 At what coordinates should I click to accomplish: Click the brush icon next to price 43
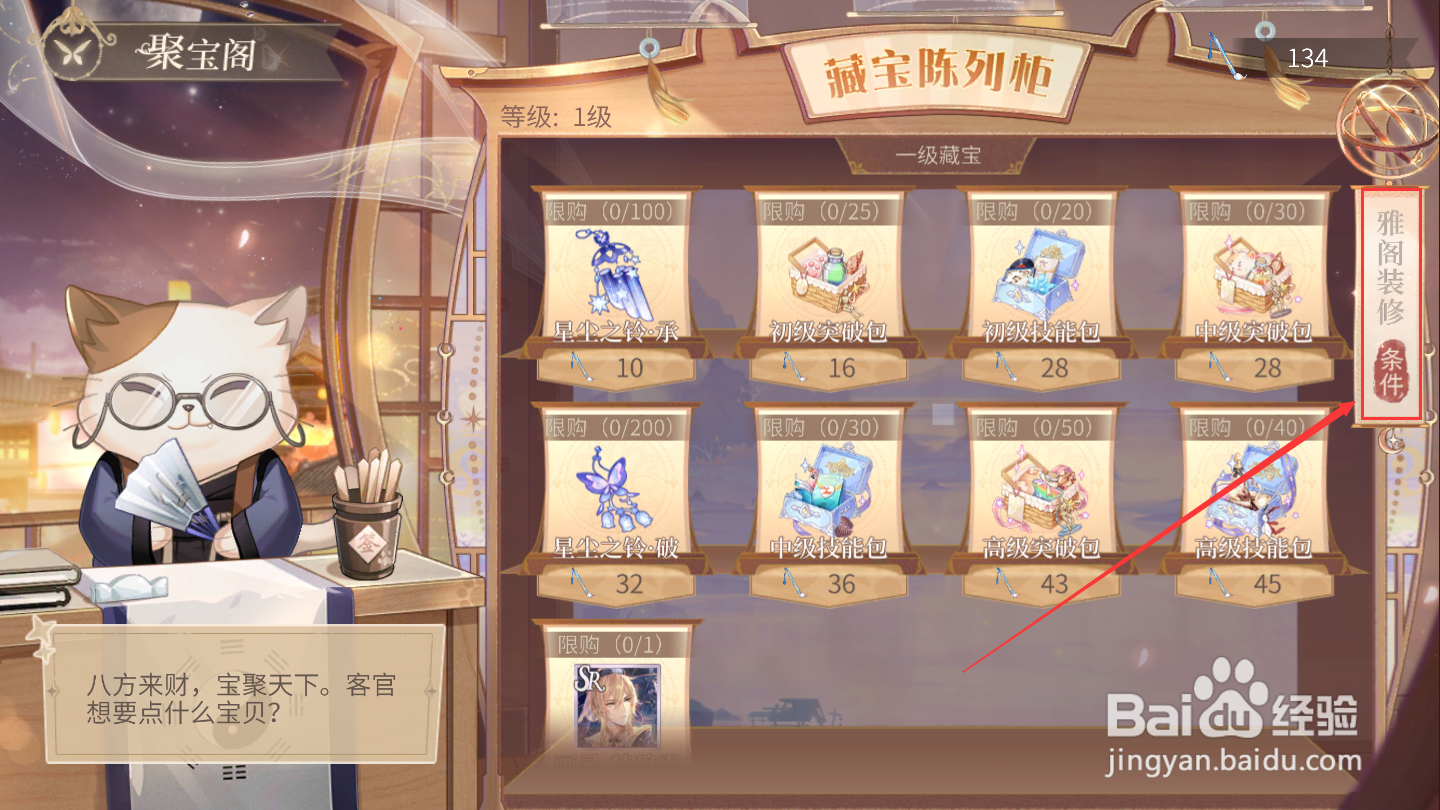pos(1007,584)
